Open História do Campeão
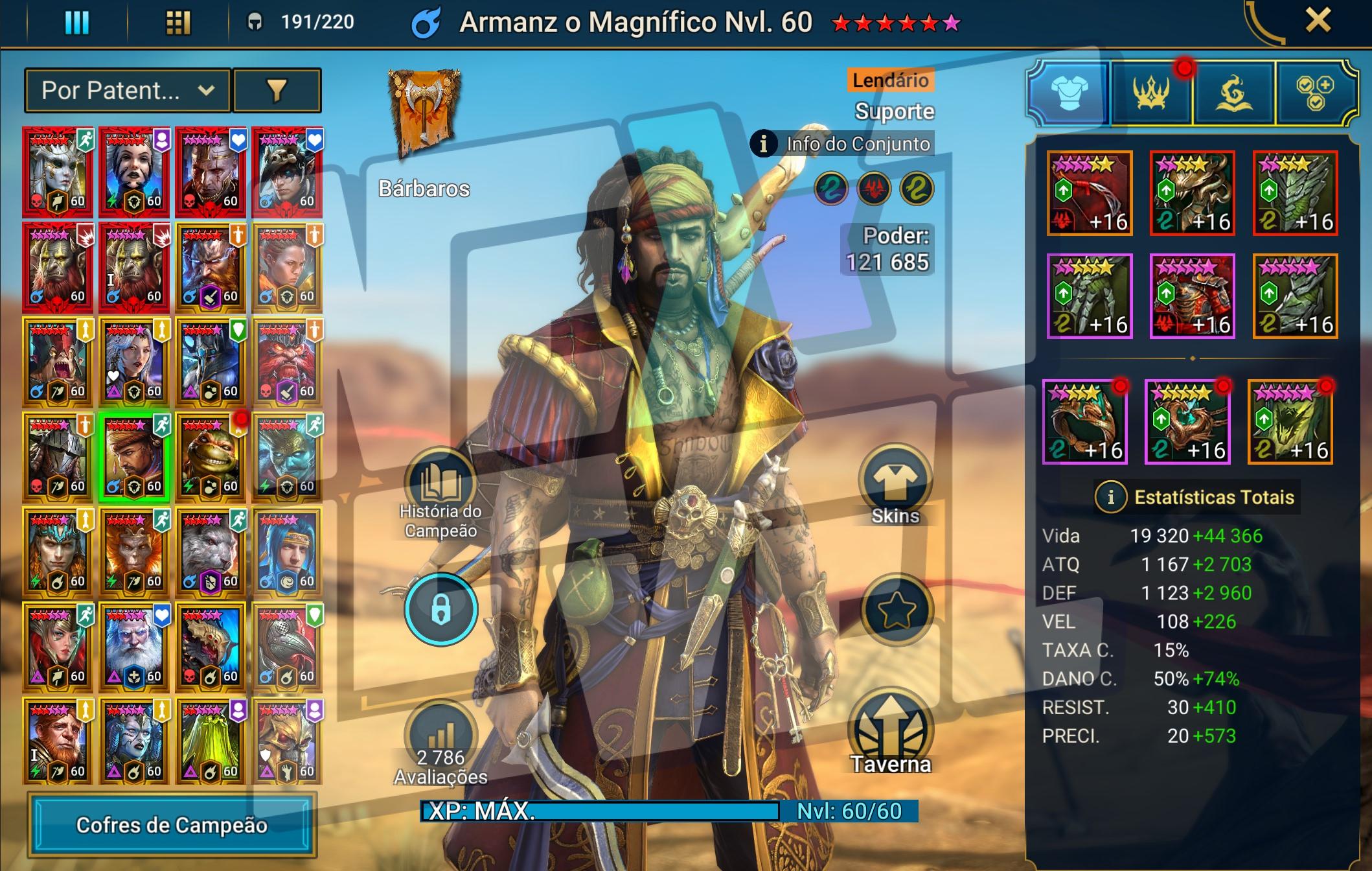 [440, 494]
